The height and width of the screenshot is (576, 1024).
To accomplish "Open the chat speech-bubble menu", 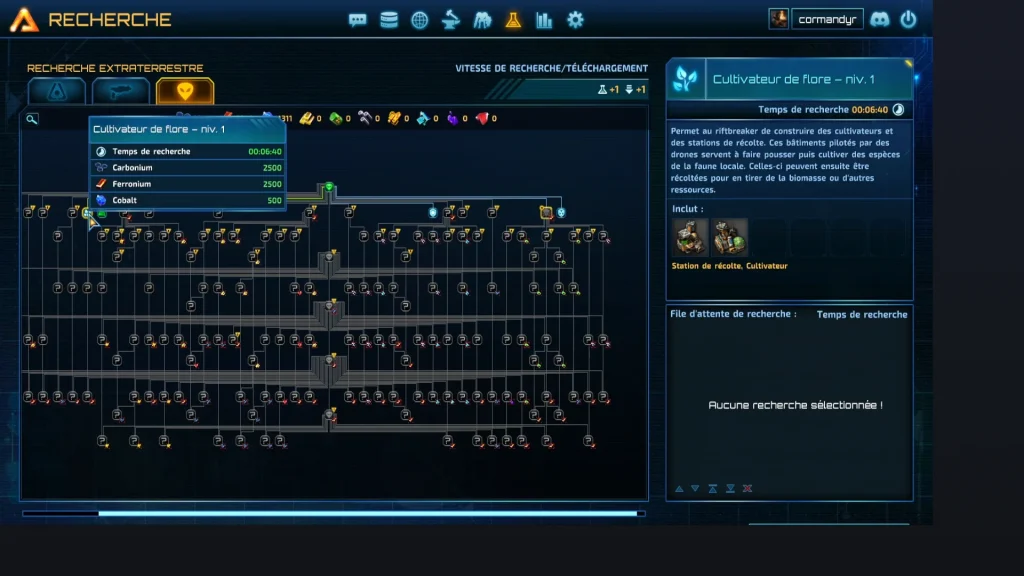I will [358, 20].
